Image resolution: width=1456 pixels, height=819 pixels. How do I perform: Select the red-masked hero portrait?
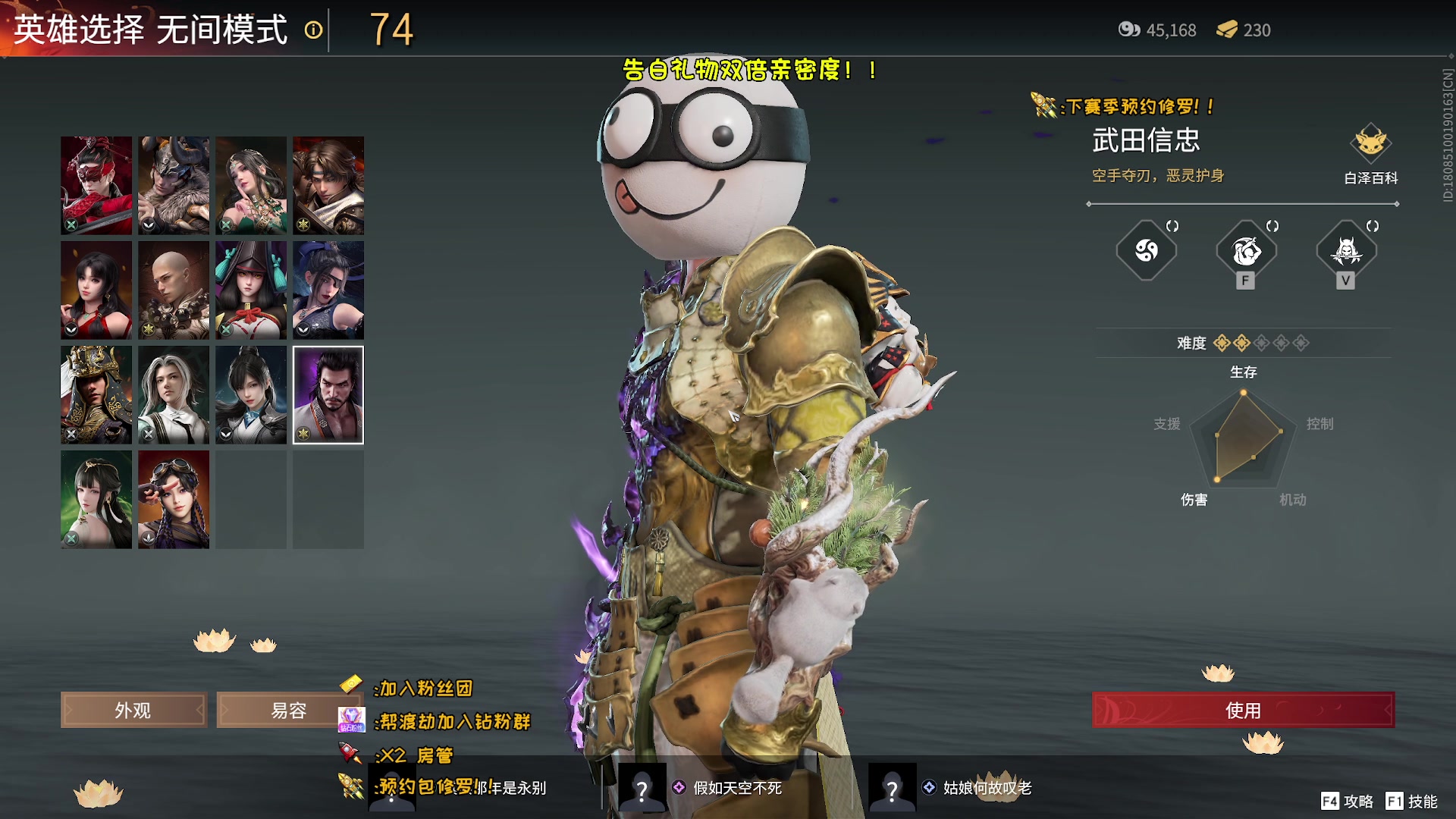pos(96,185)
